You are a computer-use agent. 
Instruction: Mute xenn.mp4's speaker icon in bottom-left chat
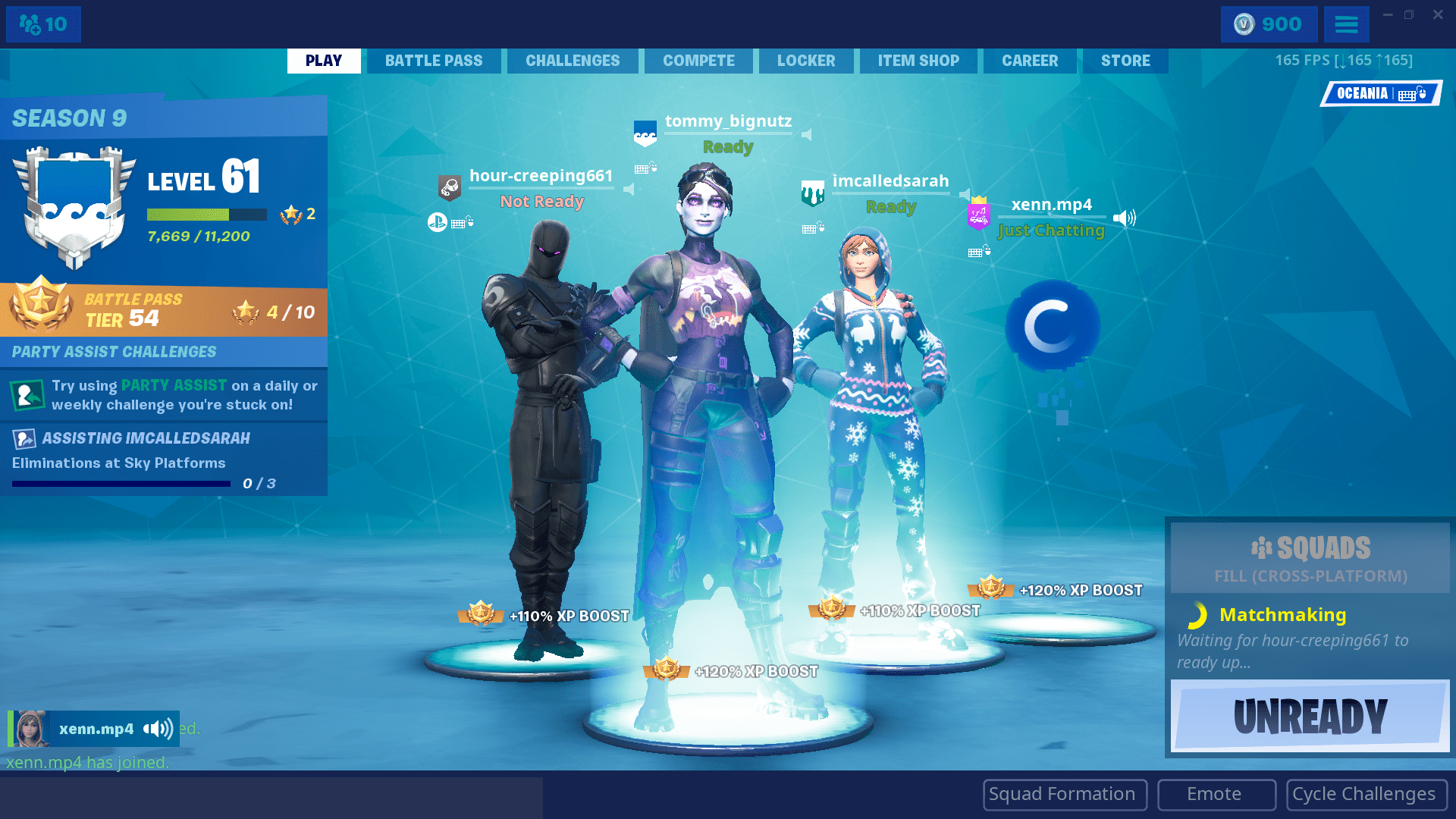[156, 729]
